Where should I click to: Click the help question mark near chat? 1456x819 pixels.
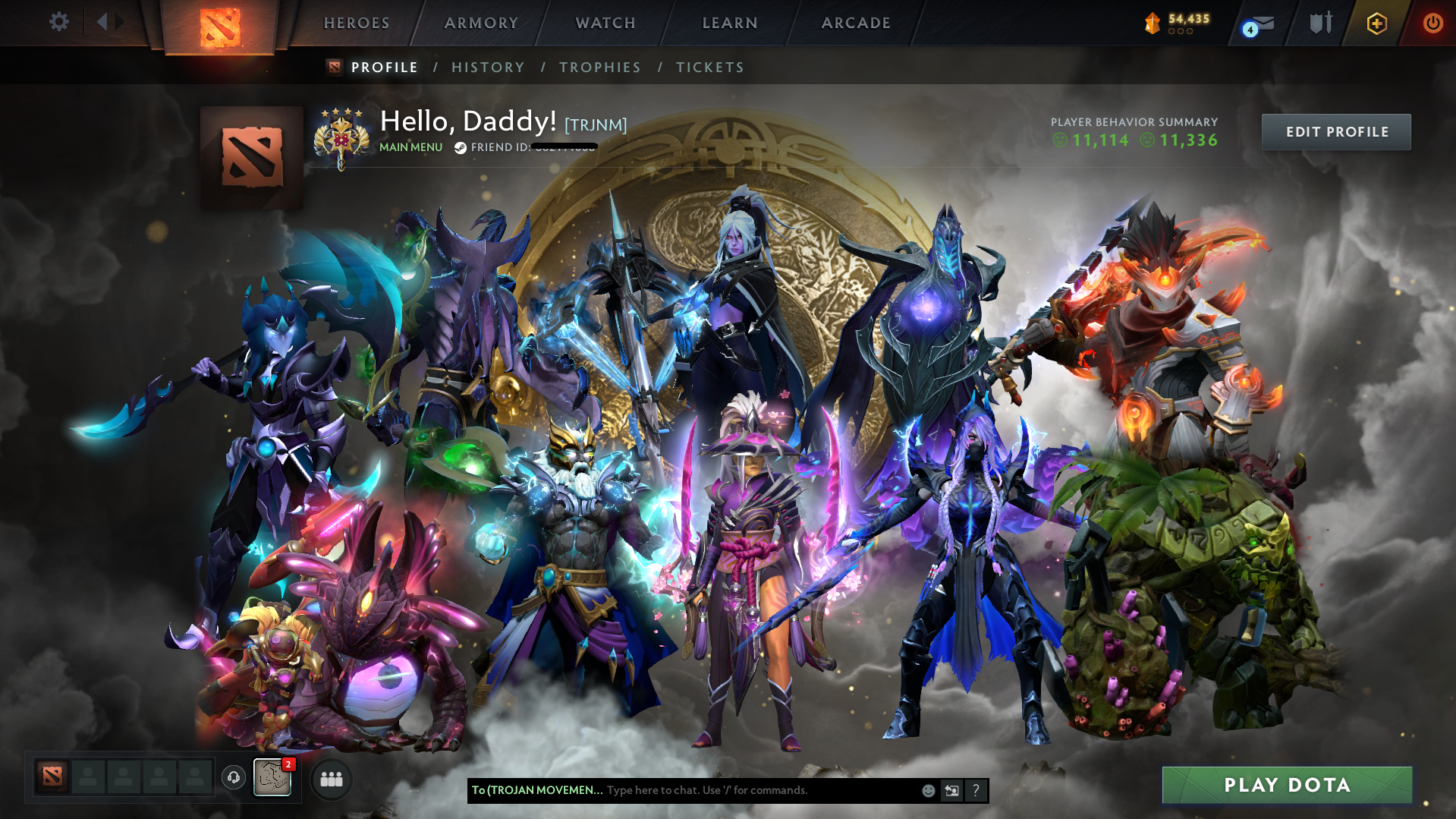tap(976, 790)
